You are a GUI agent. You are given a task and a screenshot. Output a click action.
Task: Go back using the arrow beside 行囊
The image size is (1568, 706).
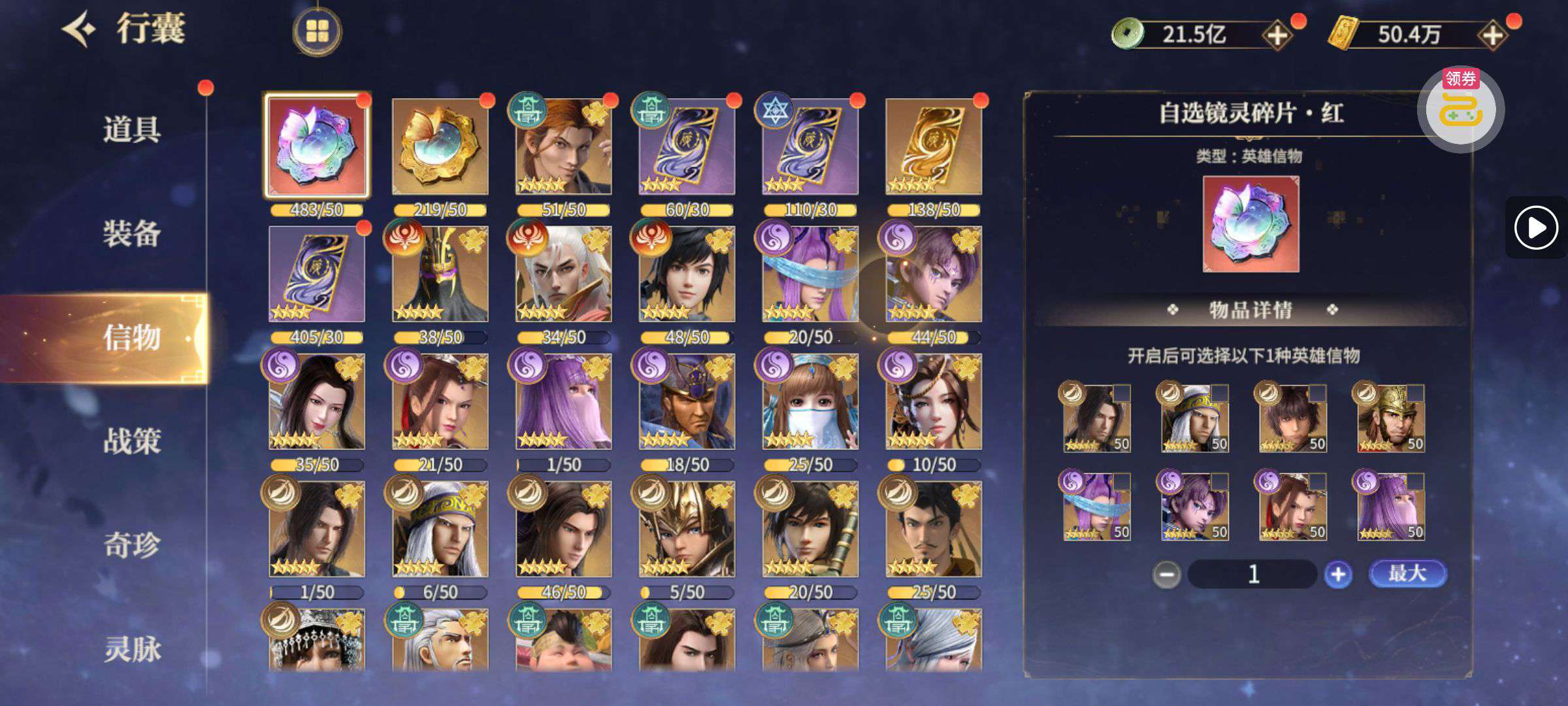[80, 29]
